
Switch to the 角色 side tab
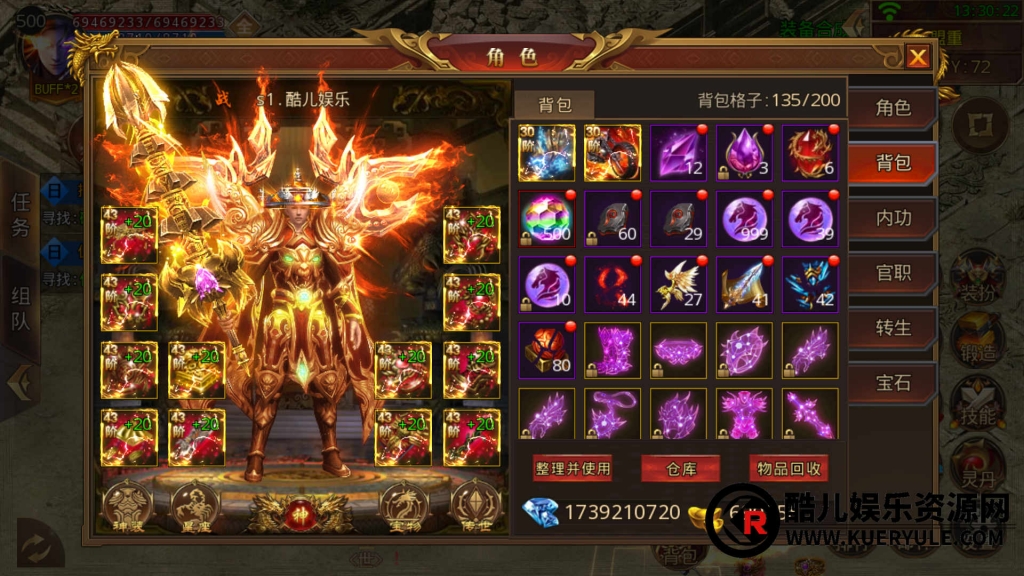point(893,108)
